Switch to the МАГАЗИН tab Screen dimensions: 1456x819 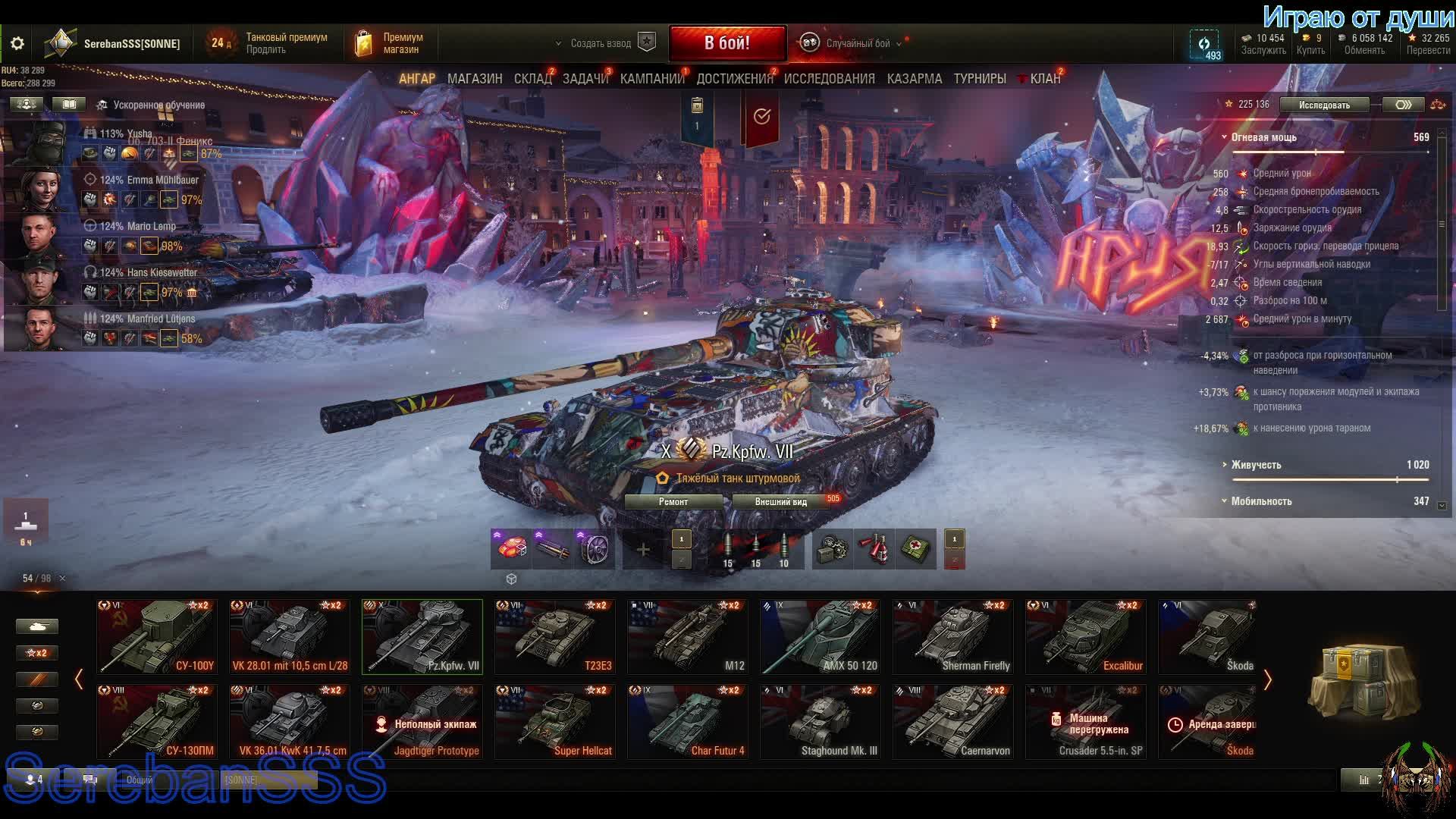(x=474, y=79)
